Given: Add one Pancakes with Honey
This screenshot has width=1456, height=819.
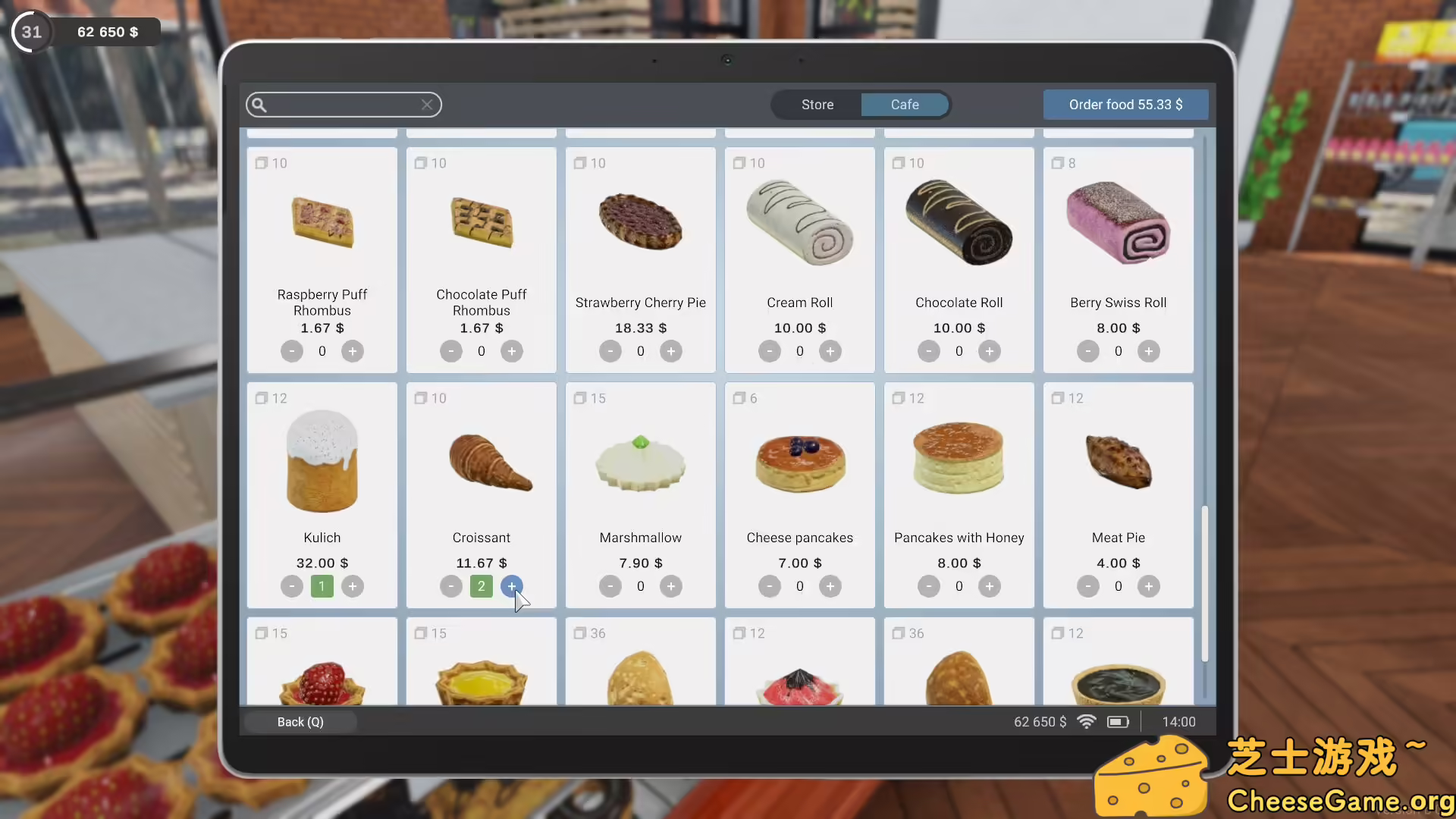Looking at the screenshot, I should point(990,586).
